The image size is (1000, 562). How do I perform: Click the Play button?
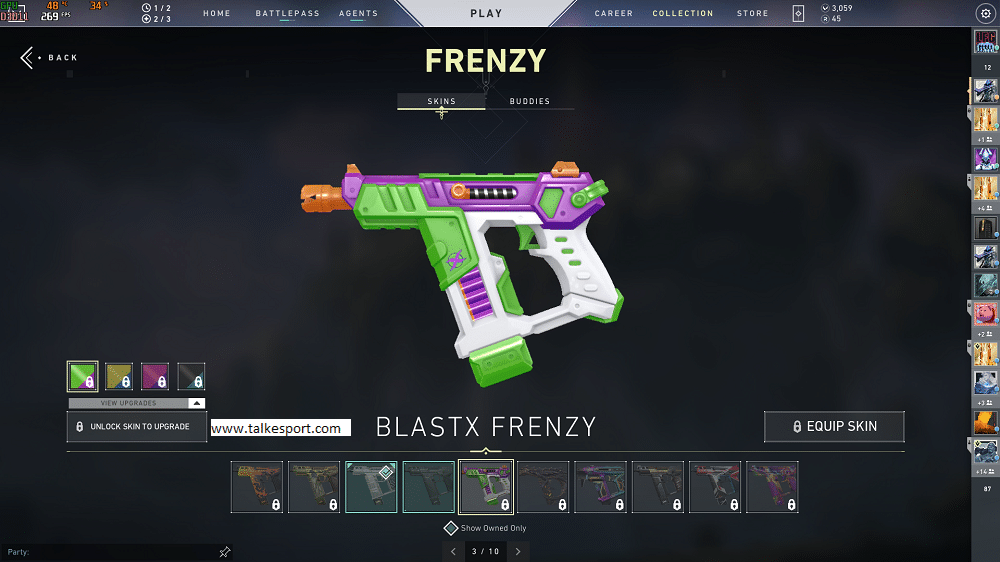click(x=486, y=14)
